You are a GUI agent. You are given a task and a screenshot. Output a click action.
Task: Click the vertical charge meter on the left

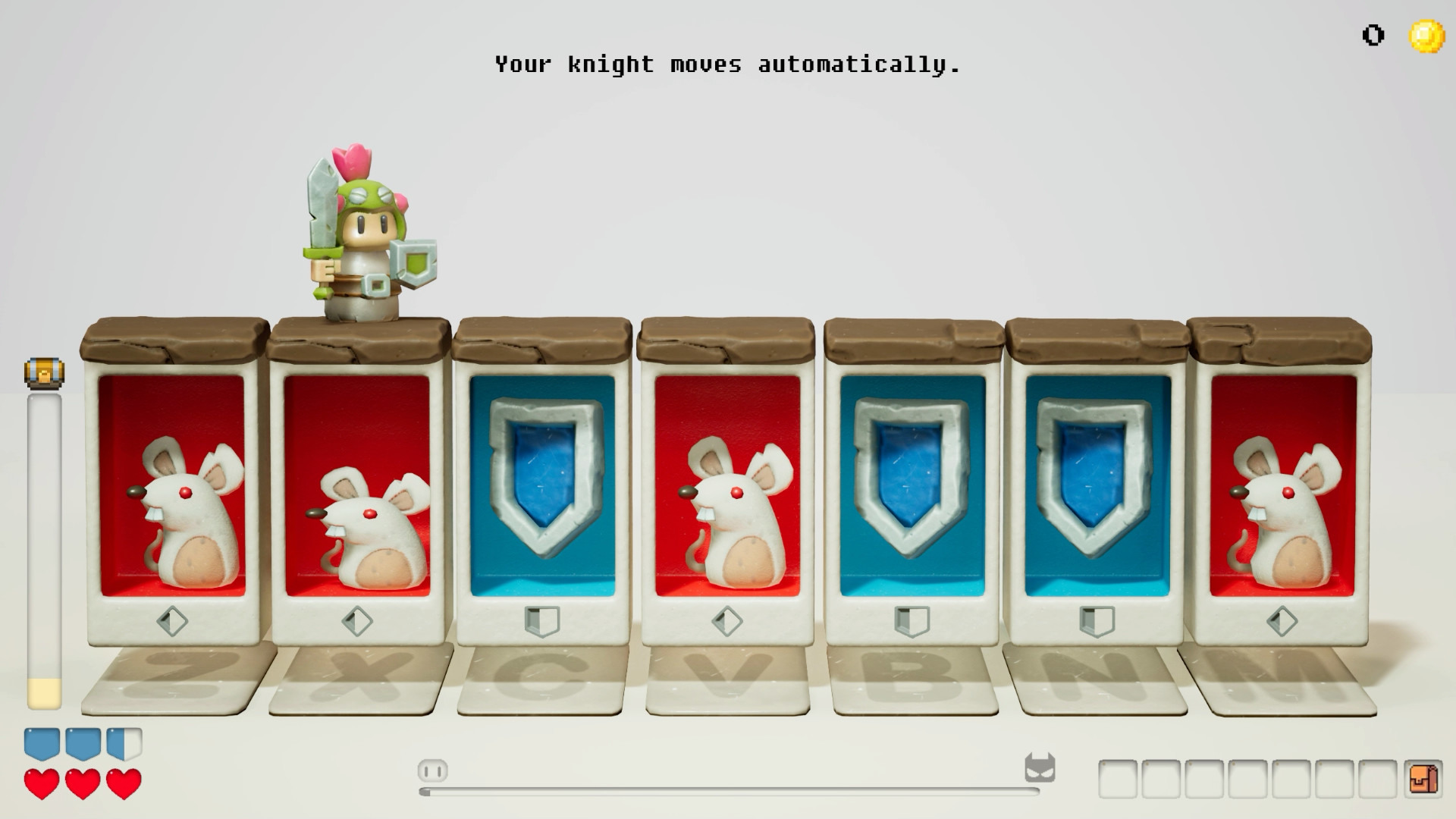point(43,546)
